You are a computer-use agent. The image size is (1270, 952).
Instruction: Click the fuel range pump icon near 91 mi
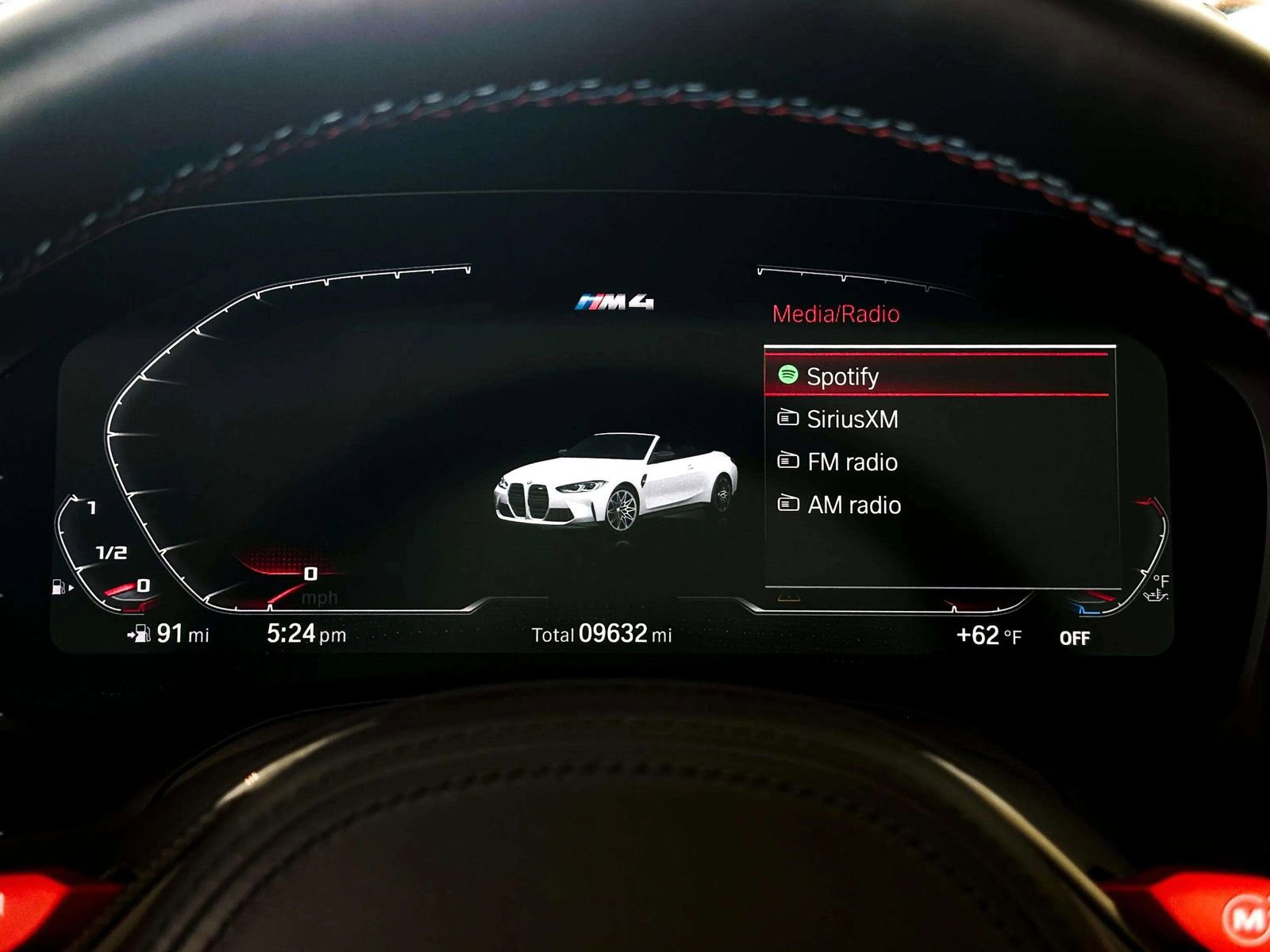tap(141, 633)
